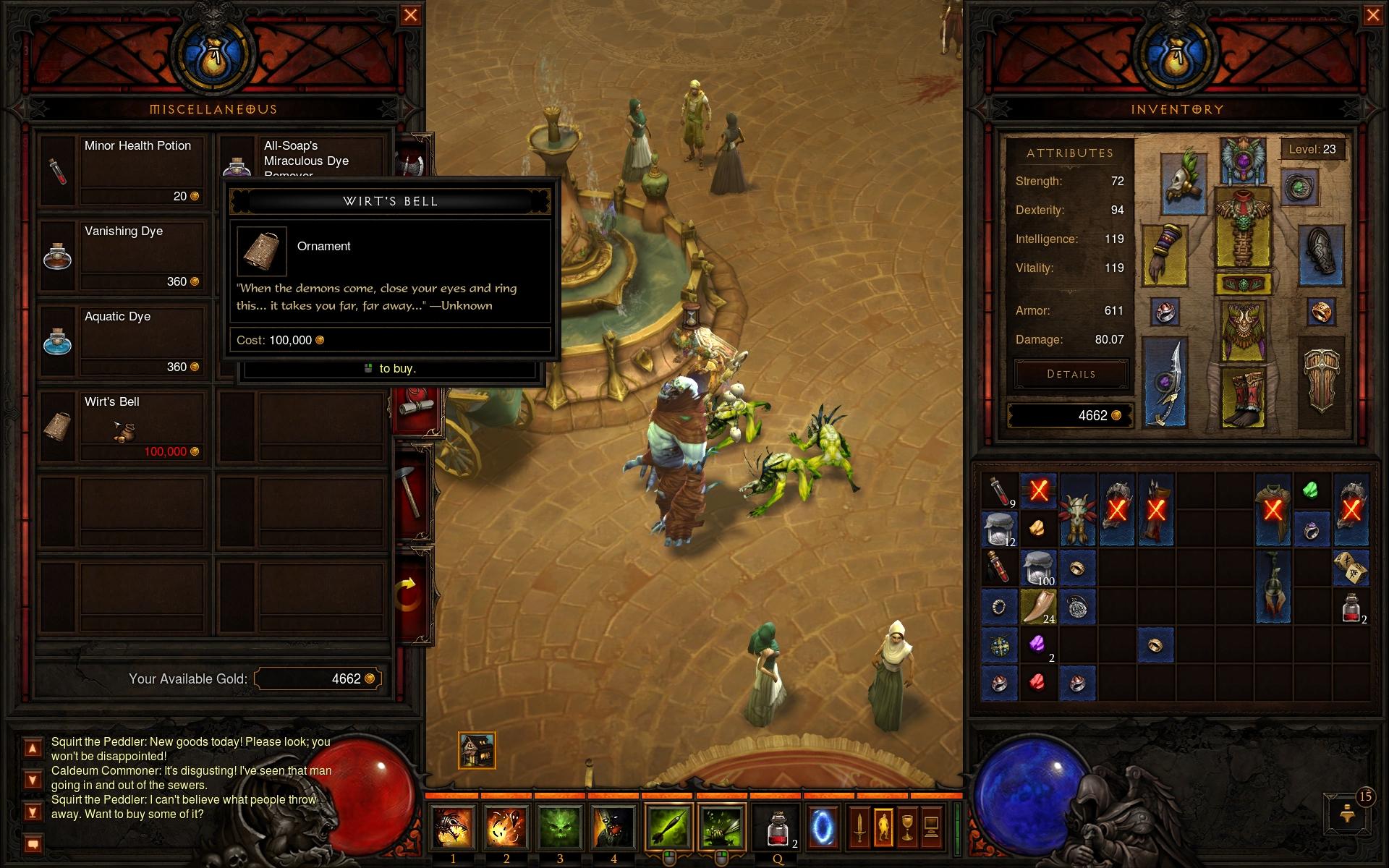Cast the blue Town Portal
Image resolution: width=1389 pixels, height=868 pixels.
point(823,827)
